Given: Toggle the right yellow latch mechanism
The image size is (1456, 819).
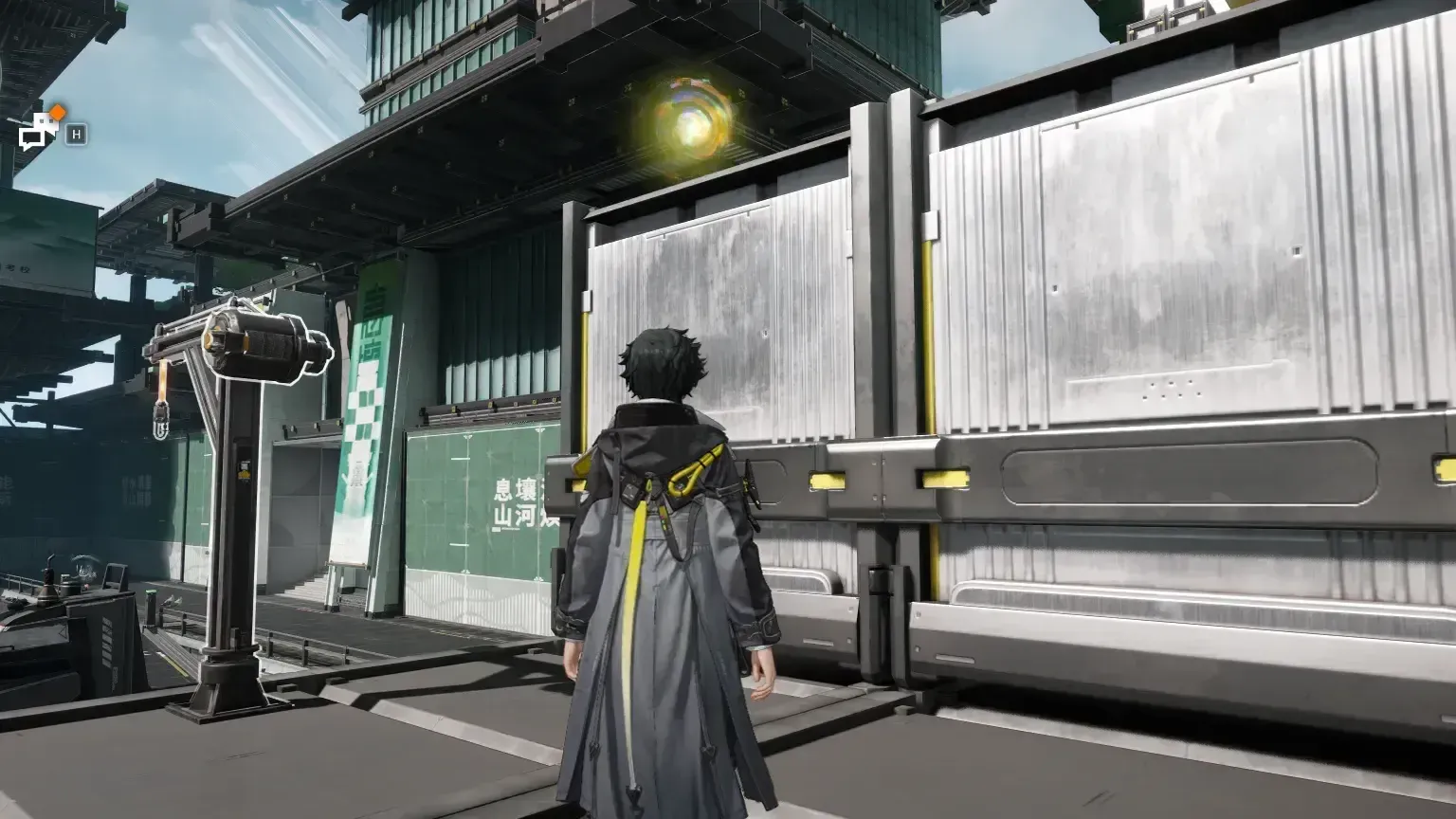Looking at the screenshot, I should click(941, 479).
